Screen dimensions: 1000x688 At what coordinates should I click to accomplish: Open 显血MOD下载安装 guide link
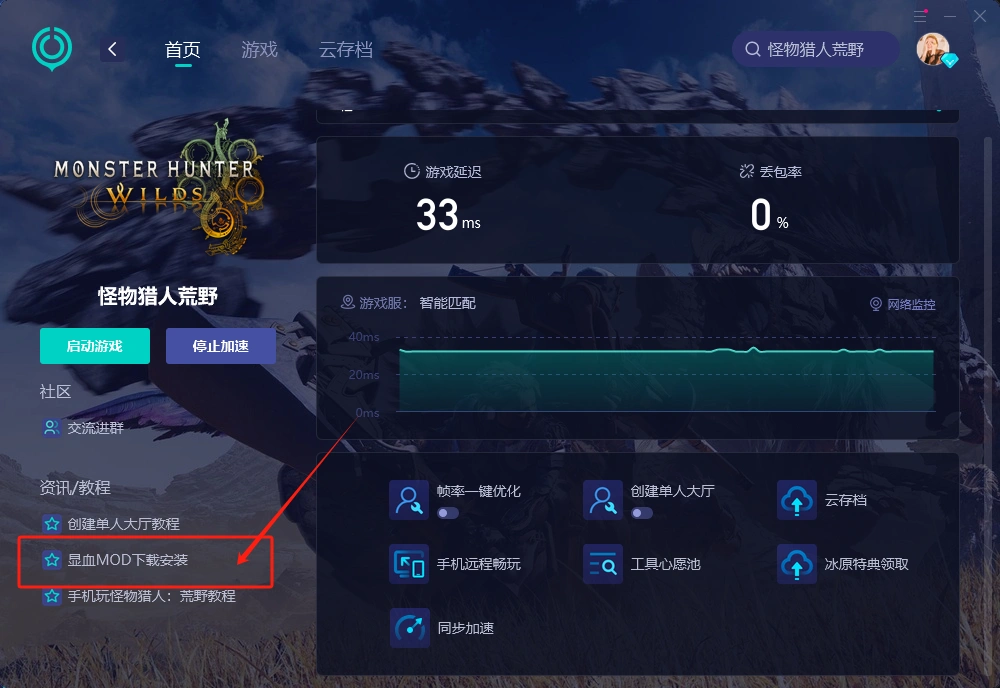point(127,560)
